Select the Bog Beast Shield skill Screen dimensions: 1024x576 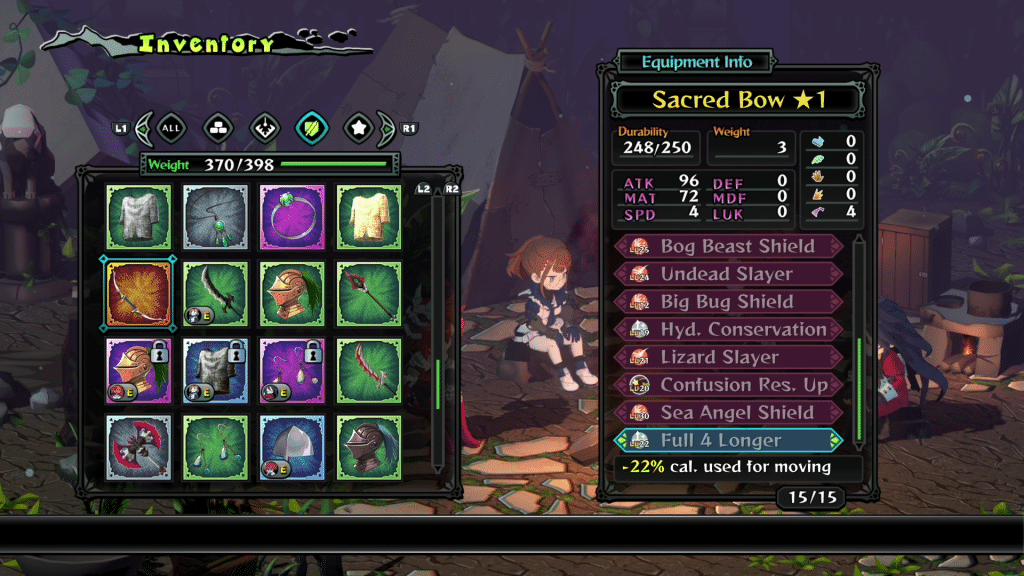[x=730, y=246]
